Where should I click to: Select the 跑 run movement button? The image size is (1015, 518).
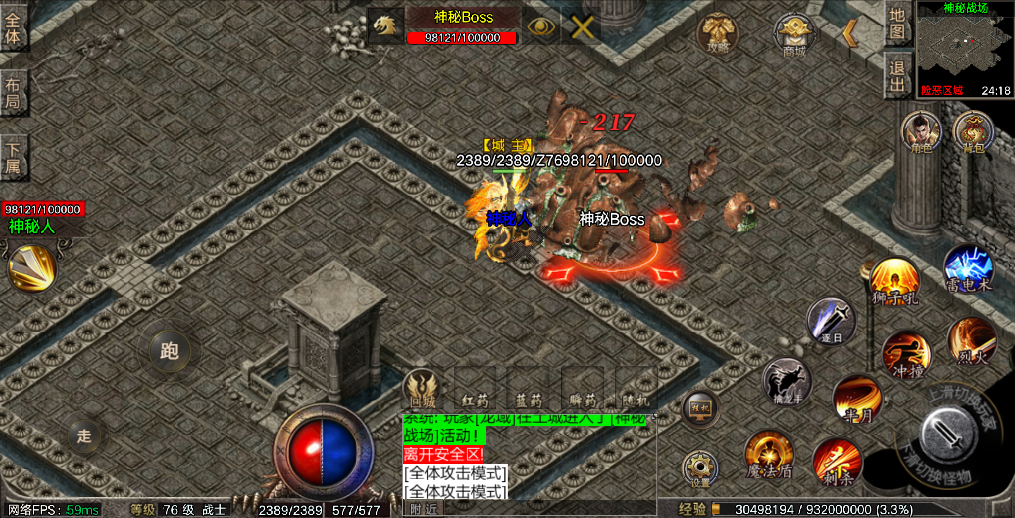(x=169, y=350)
